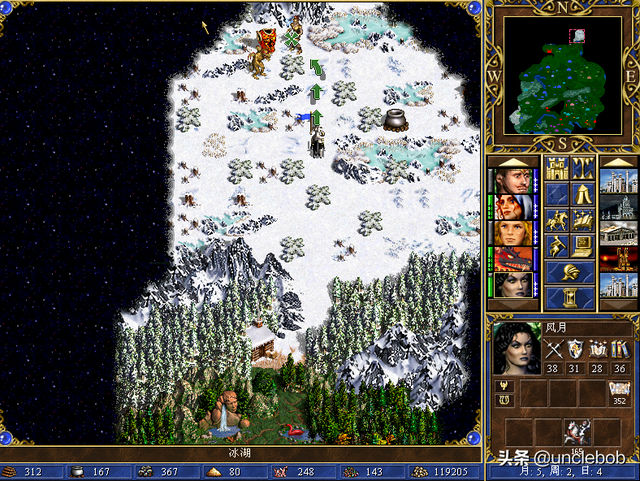End the turn with the hourglass button
The width and height of the screenshot is (640, 481).
[x=570, y=297]
